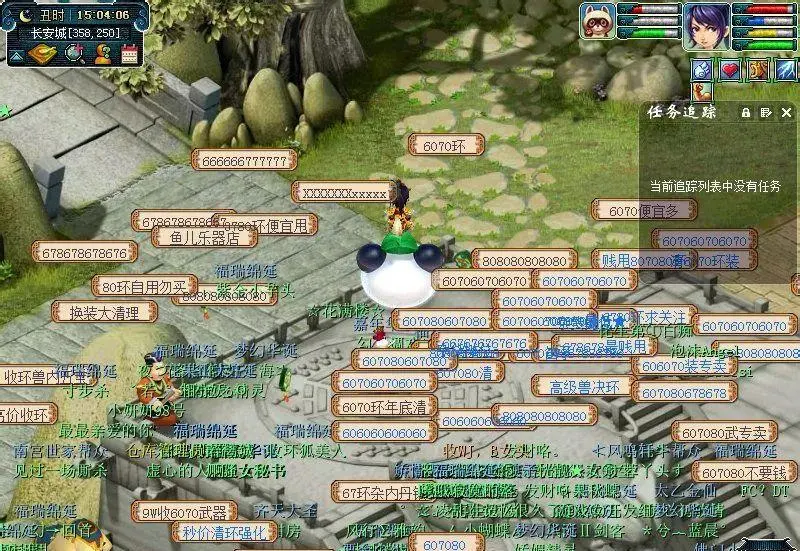The width and height of the screenshot is (800, 551).
Task: Close the 任务追踪 quest tracker panel
Action: point(785,113)
